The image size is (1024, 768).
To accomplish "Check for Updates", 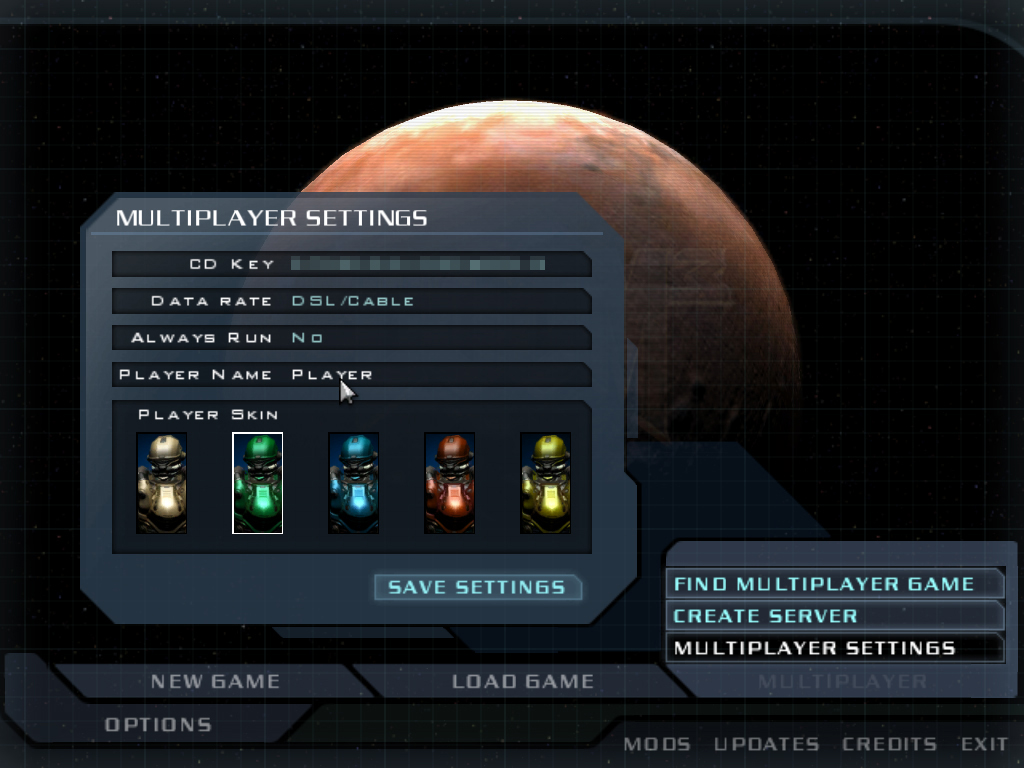I will point(766,744).
